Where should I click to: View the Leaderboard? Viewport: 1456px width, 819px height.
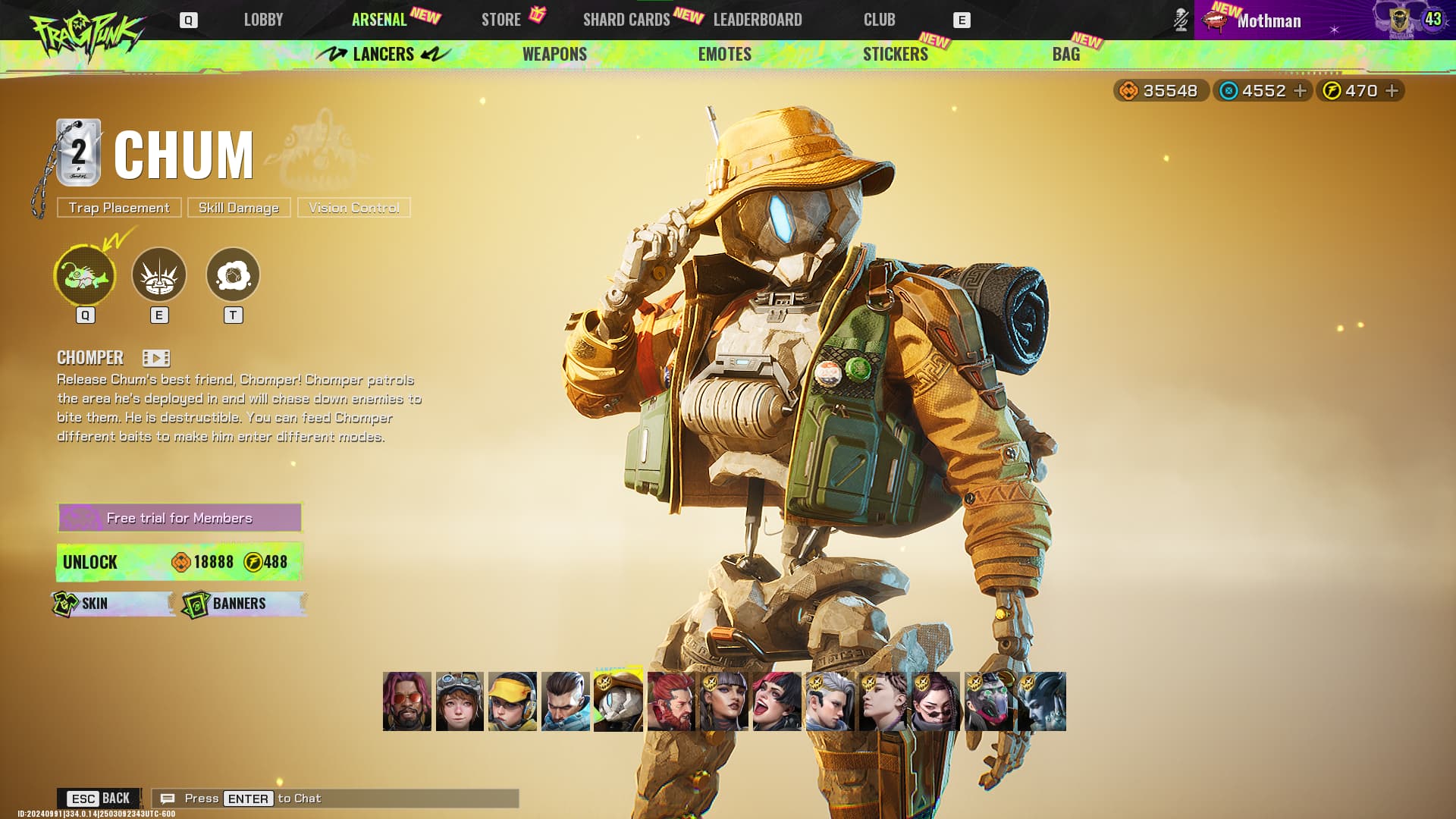click(x=758, y=20)
